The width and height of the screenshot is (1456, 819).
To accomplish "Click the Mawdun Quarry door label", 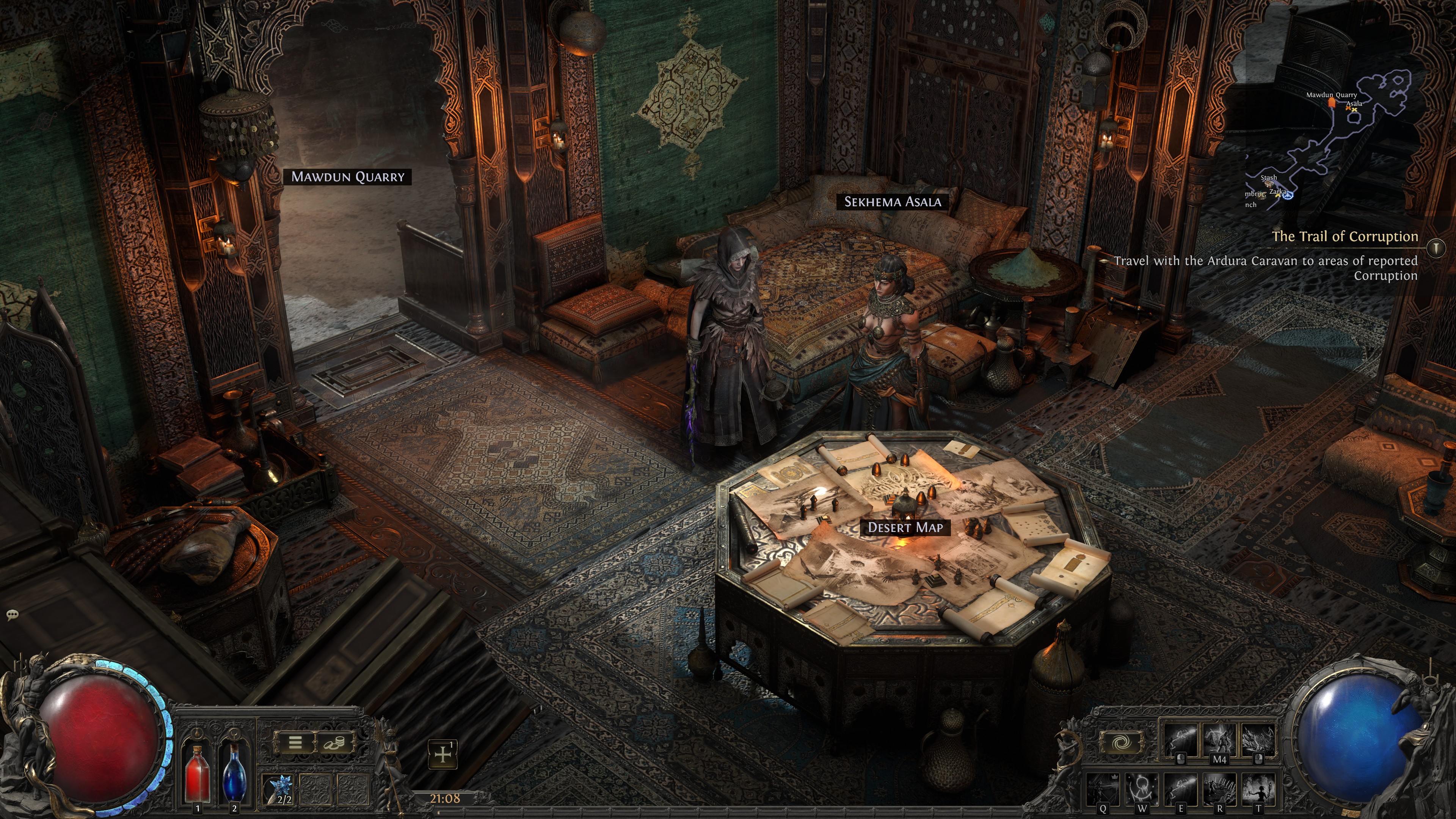I will (x=348, y=177).
